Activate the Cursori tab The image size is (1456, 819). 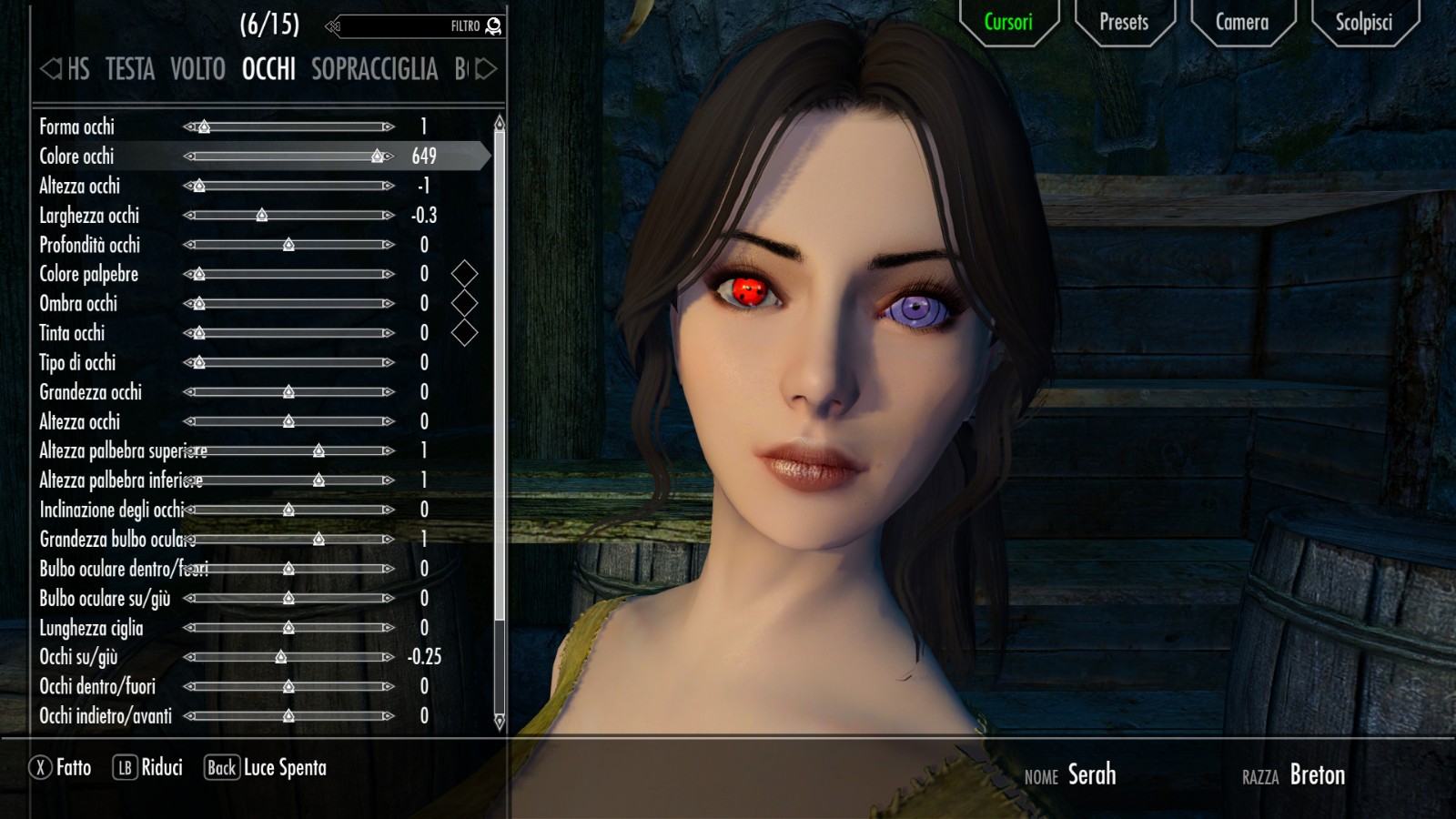pos(1008,23)
